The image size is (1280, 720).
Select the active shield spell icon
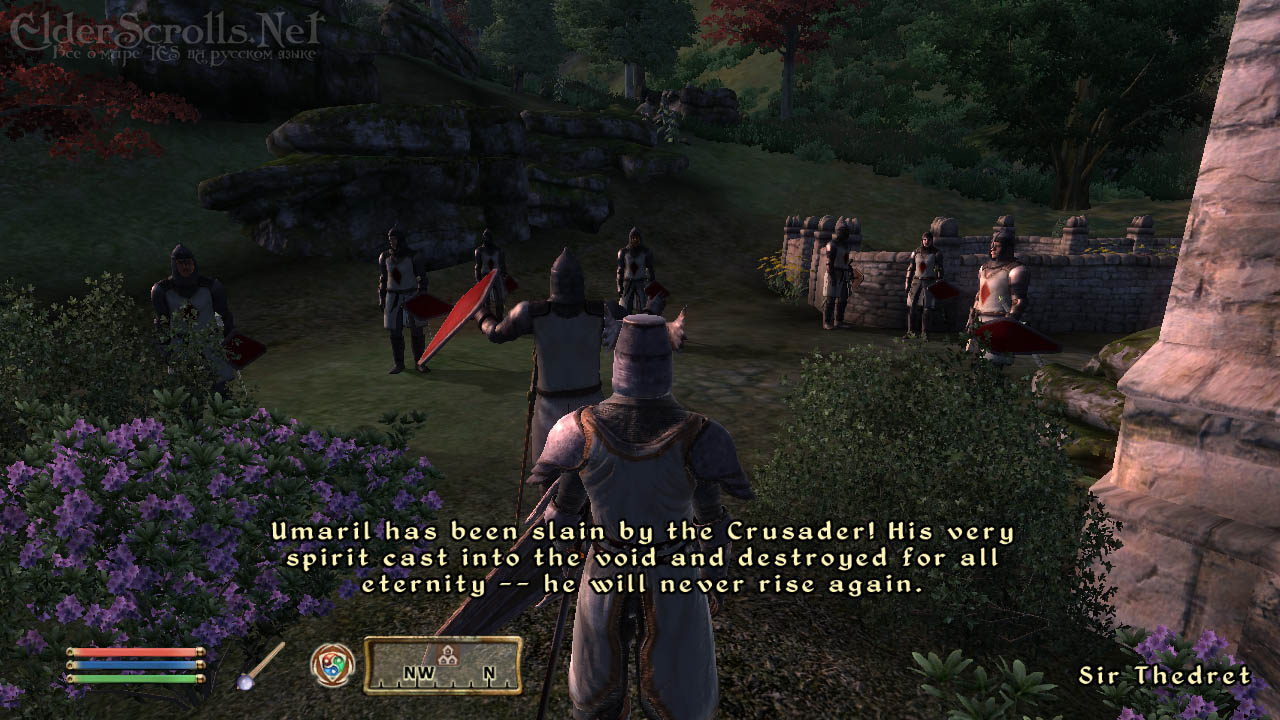click(332, 664)
